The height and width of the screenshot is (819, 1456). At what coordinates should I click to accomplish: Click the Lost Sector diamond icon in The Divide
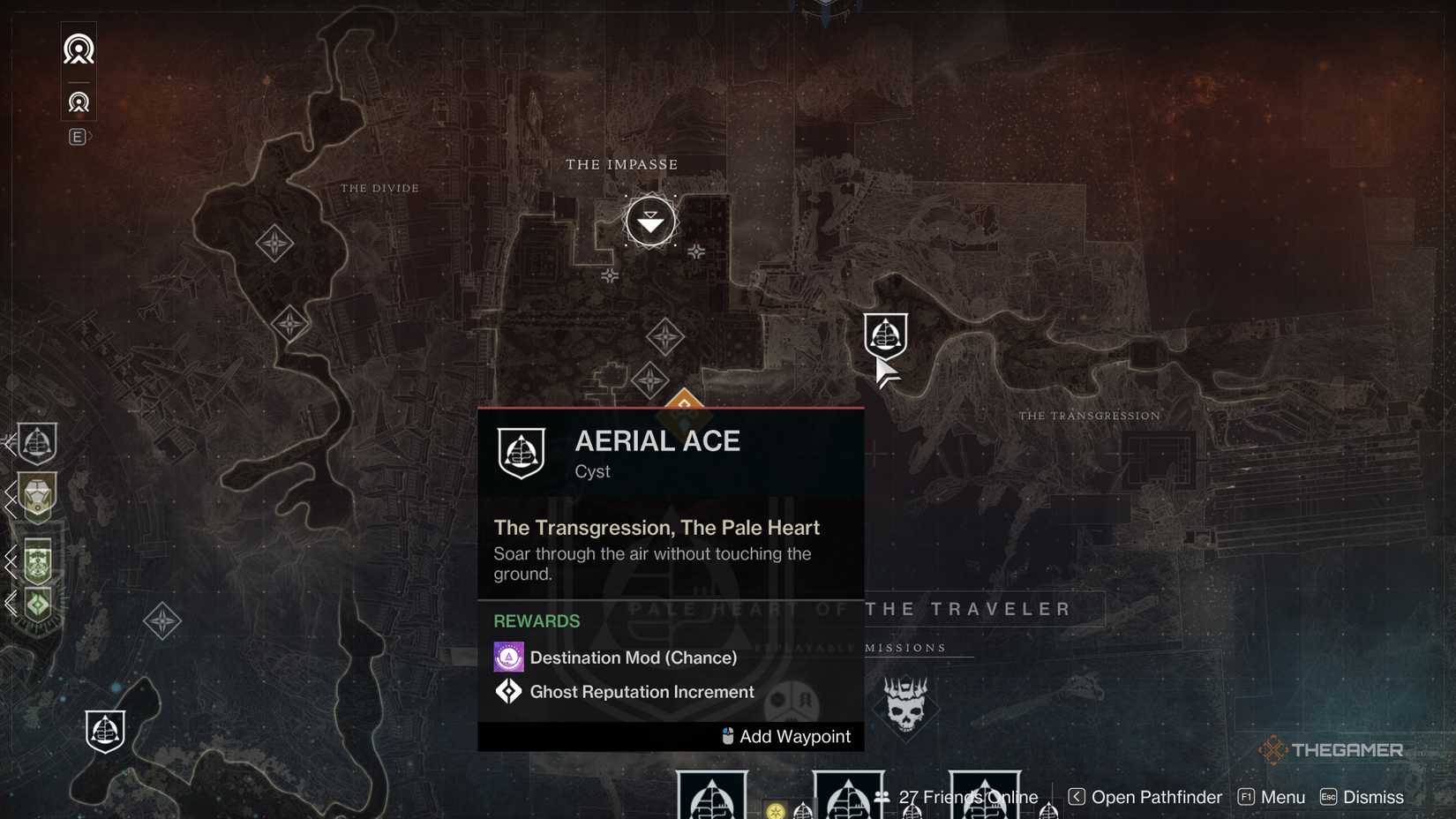tap(274, 244)
